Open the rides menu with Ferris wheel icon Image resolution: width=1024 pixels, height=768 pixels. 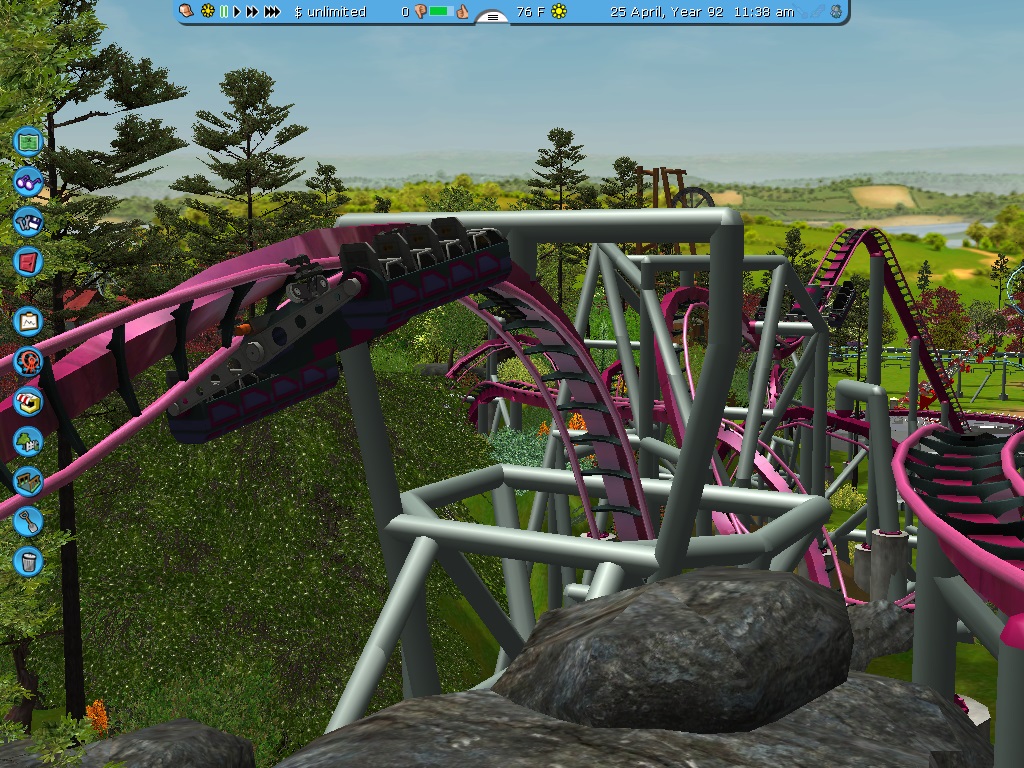pyautogui.click(x=28, y=361)
